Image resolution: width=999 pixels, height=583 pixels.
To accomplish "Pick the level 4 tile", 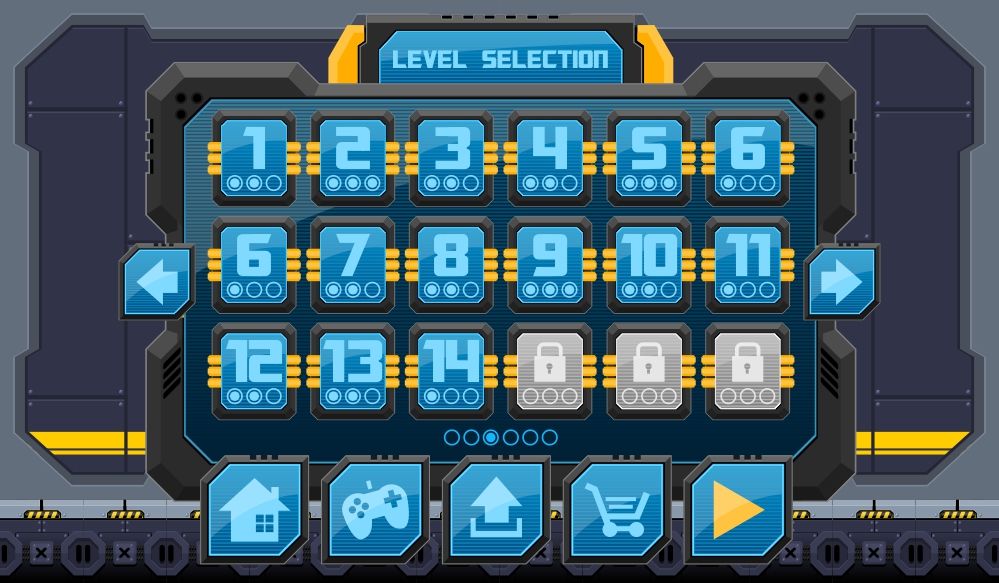I will point(550,157).
